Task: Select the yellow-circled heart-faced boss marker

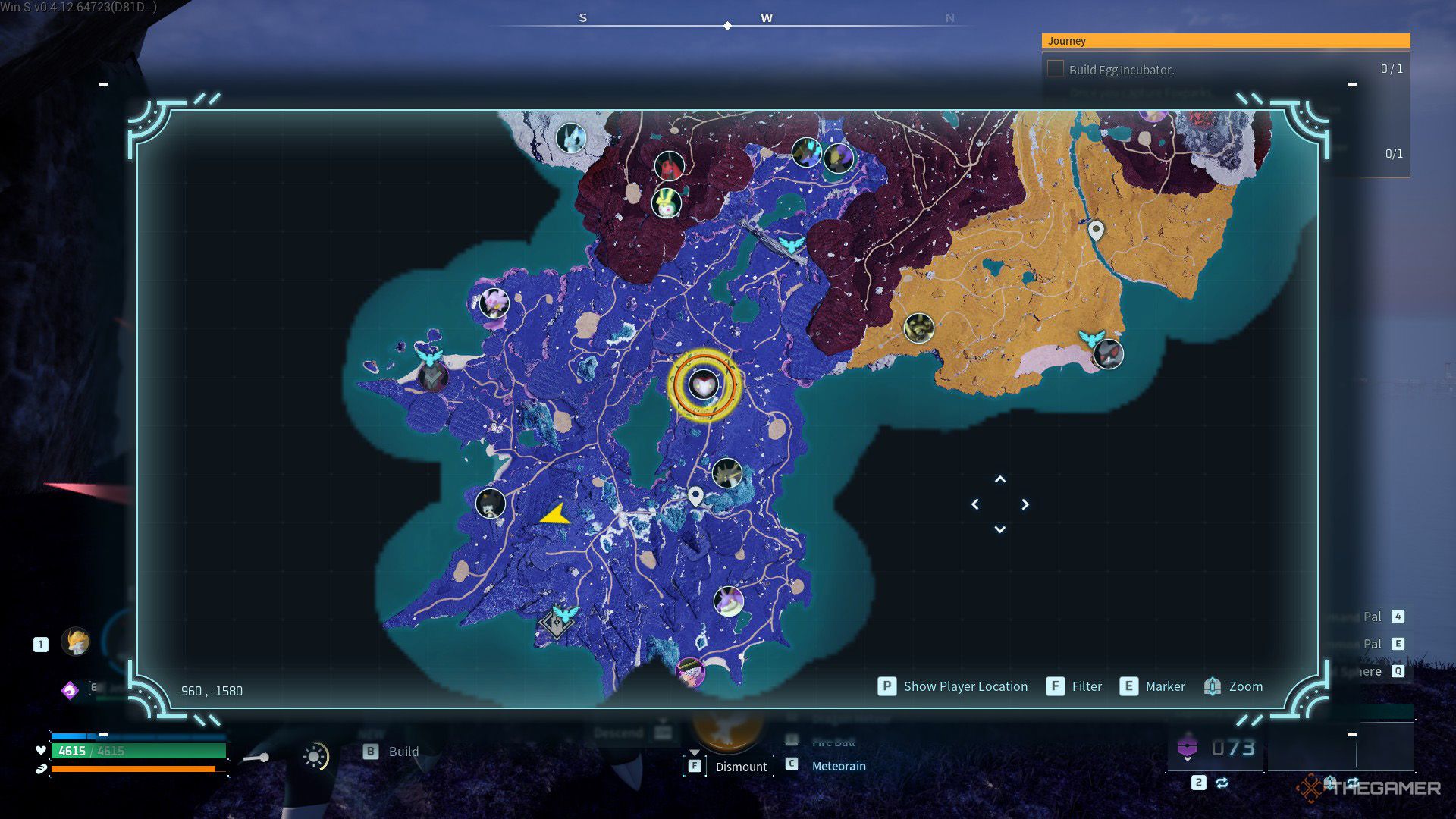Action: 704,384
